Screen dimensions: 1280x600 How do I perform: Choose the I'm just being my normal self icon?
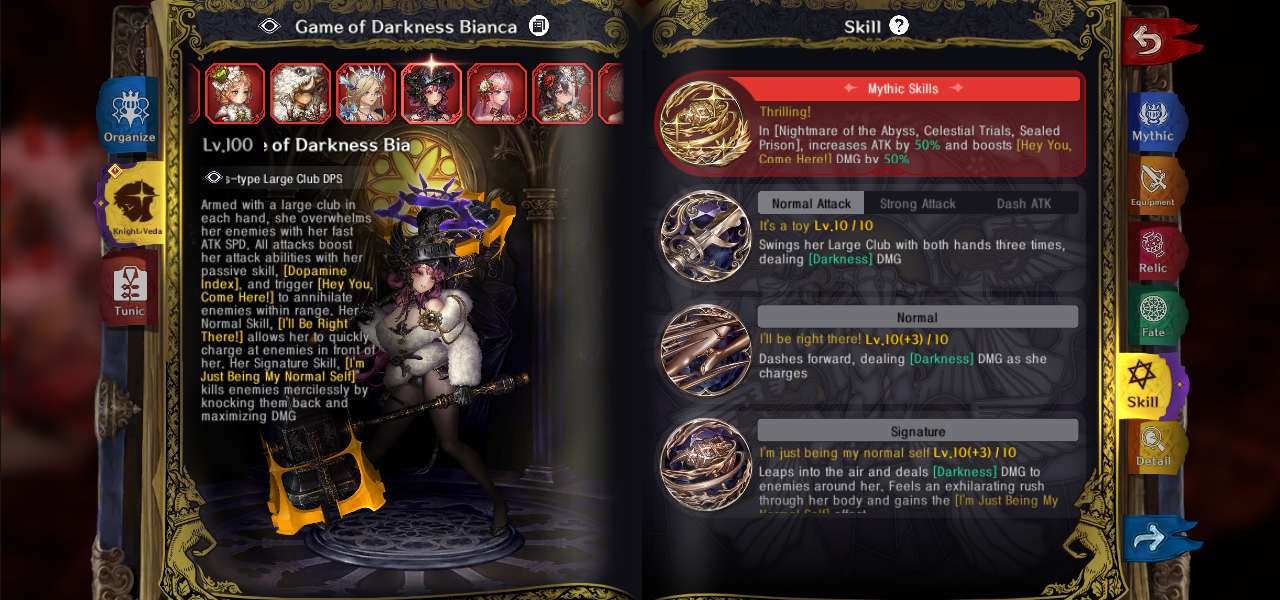pos(706,465)
